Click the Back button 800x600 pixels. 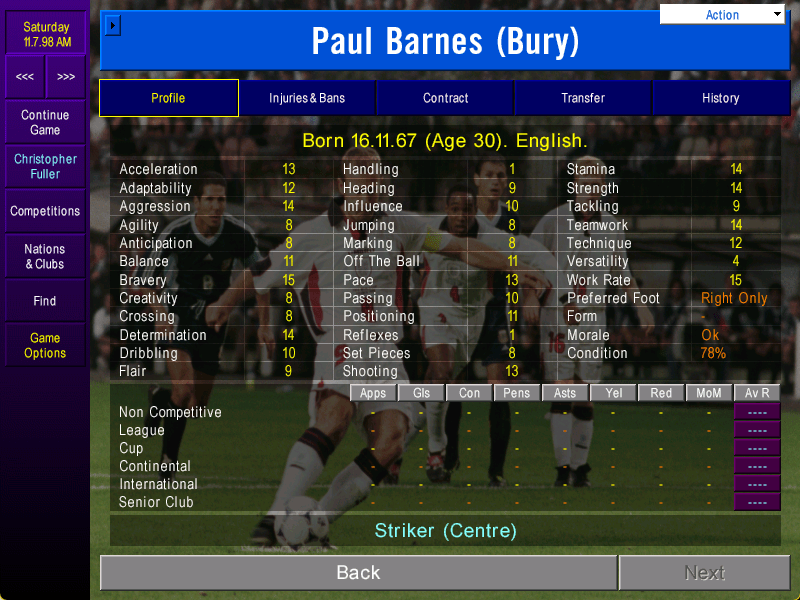[x=358, y=572]
